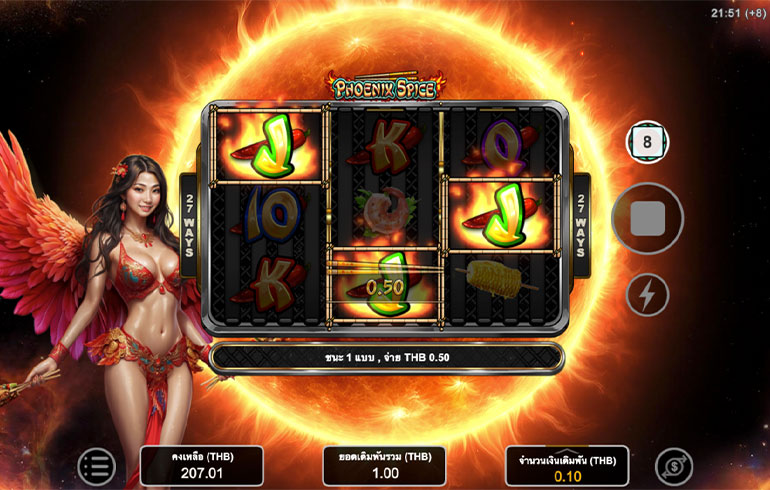770x490 pixels.
Task: Stop the spin with the square button
Action: coord(647,220)
